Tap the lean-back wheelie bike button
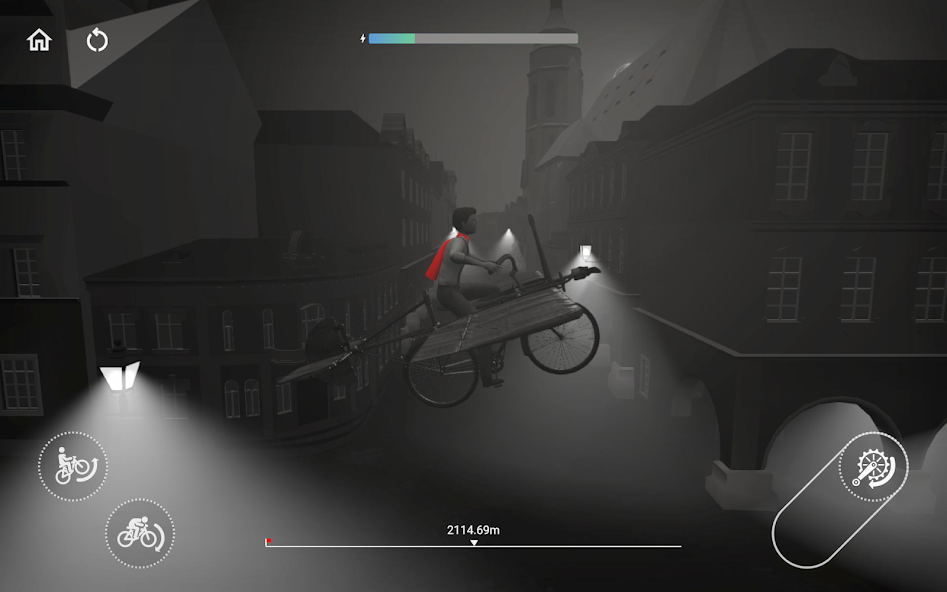947x592 pixels. [73, 466]
